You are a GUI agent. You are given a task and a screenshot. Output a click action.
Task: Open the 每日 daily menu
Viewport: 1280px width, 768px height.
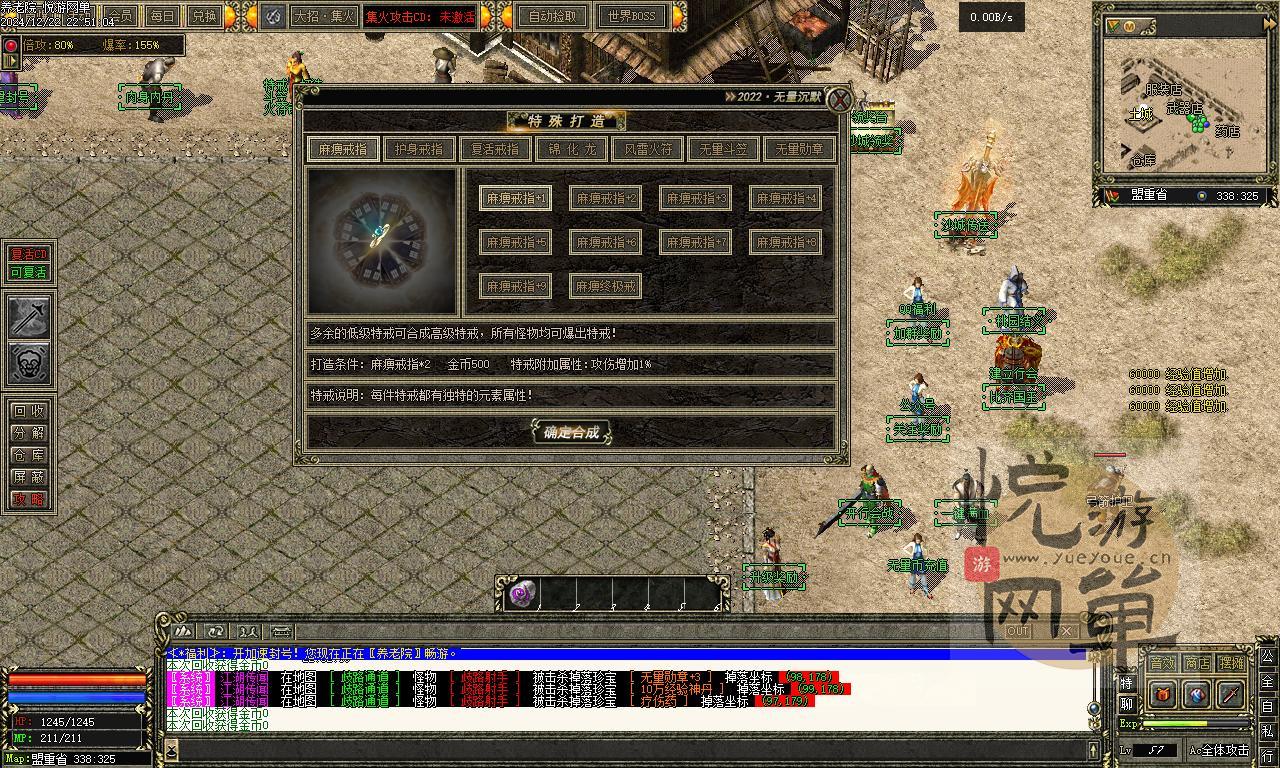[162, 16]
